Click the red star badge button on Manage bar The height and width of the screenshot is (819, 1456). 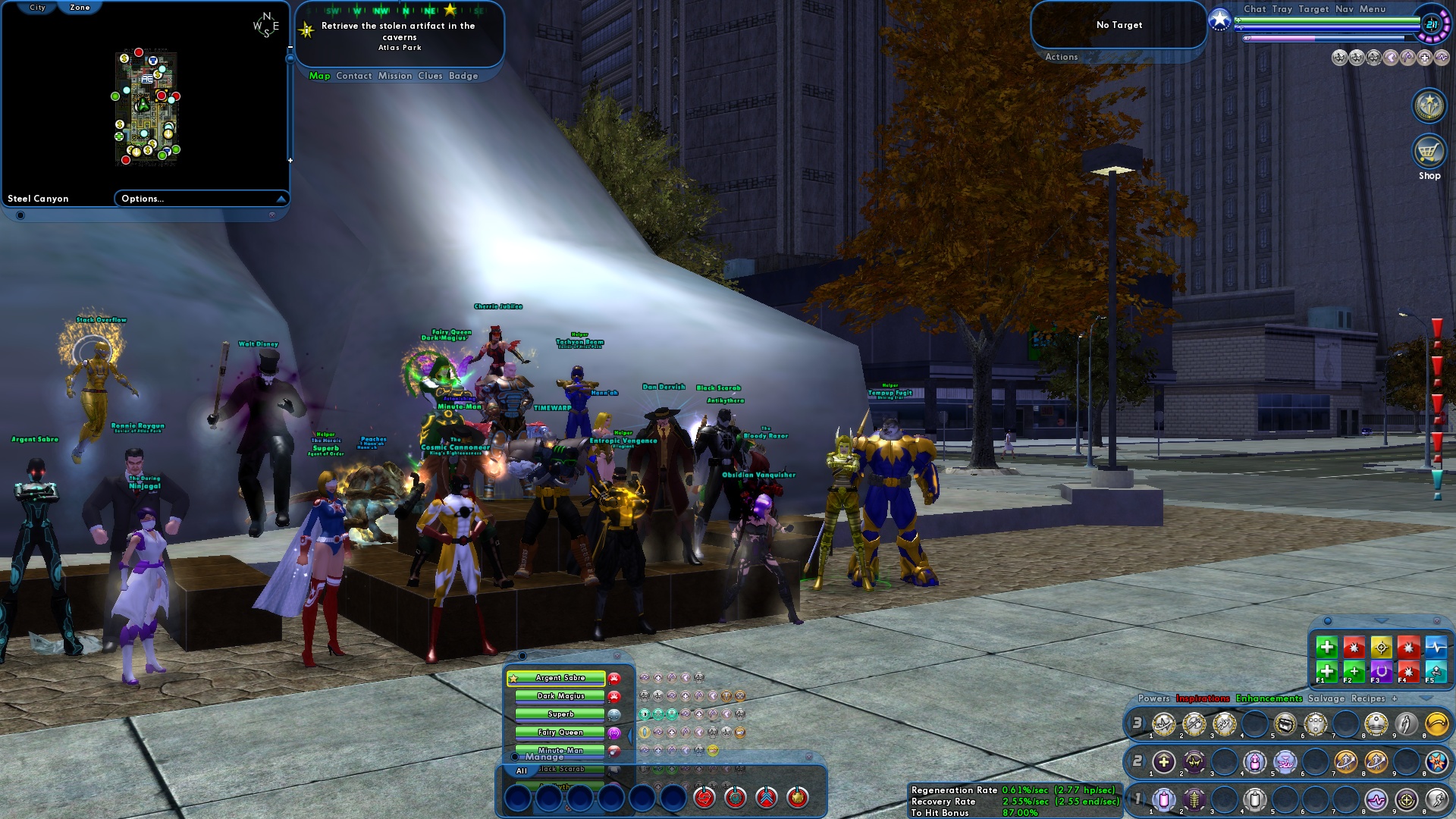(x=797, y=798)
